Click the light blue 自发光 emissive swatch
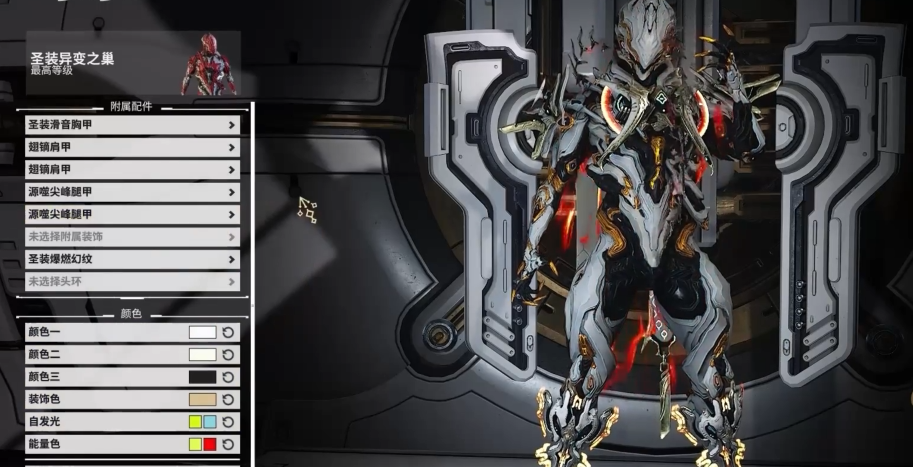The image size is (913, 467). point(209,421)
